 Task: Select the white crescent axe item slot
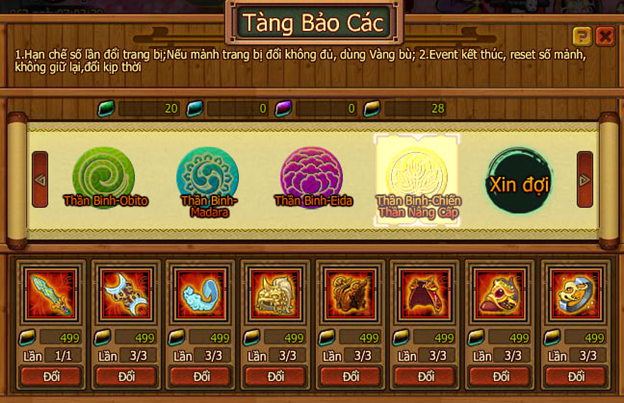126,294
